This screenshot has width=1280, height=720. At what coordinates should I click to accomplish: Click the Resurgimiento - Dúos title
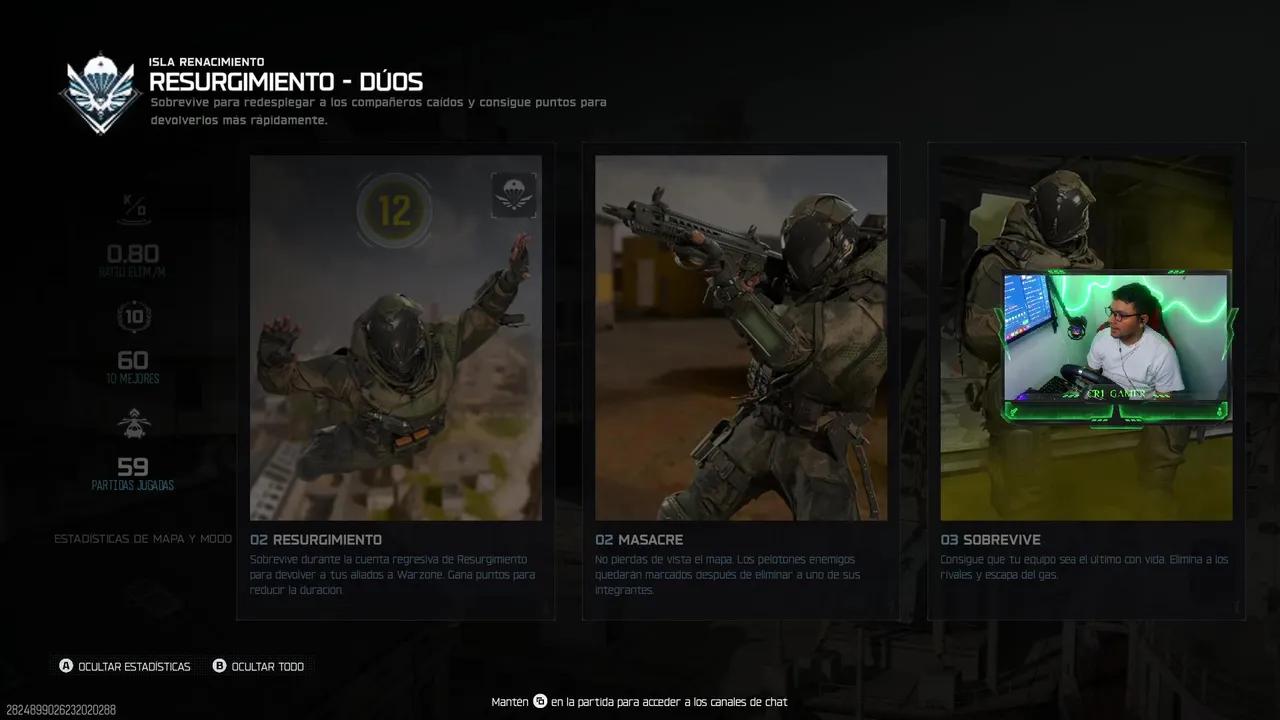coord(286,82)
